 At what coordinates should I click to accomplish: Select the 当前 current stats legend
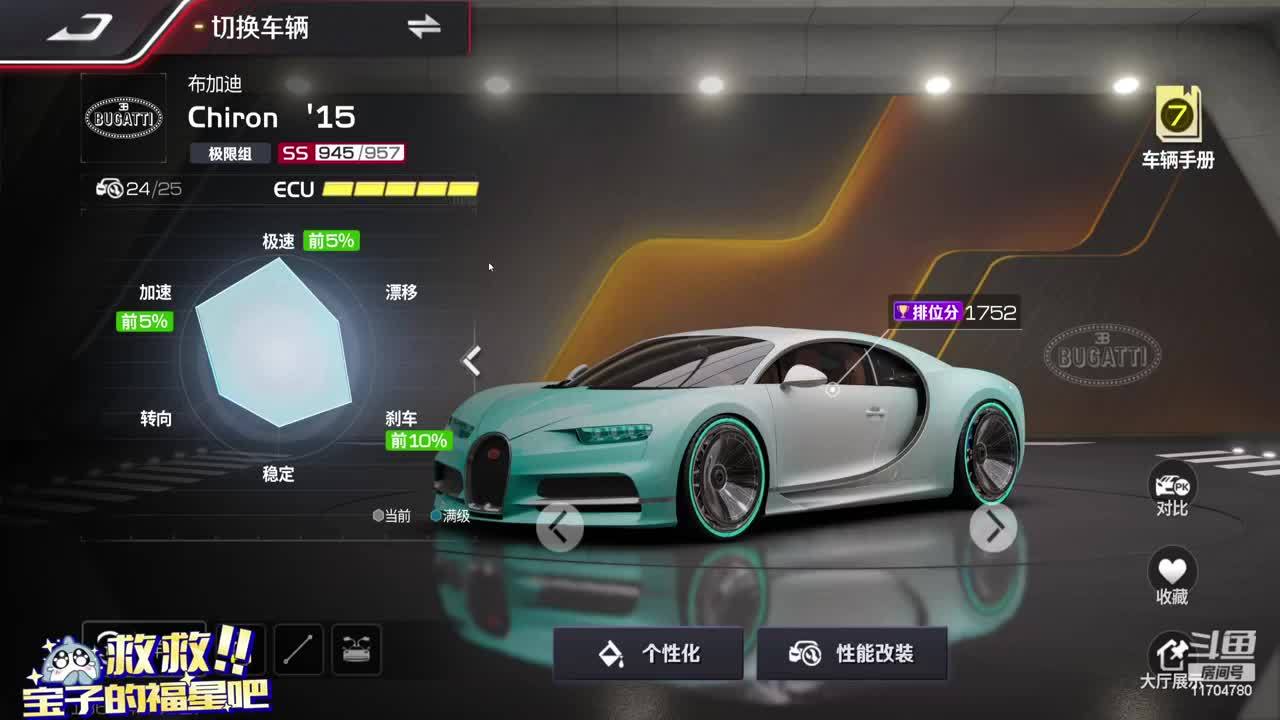tap(392, 516)
